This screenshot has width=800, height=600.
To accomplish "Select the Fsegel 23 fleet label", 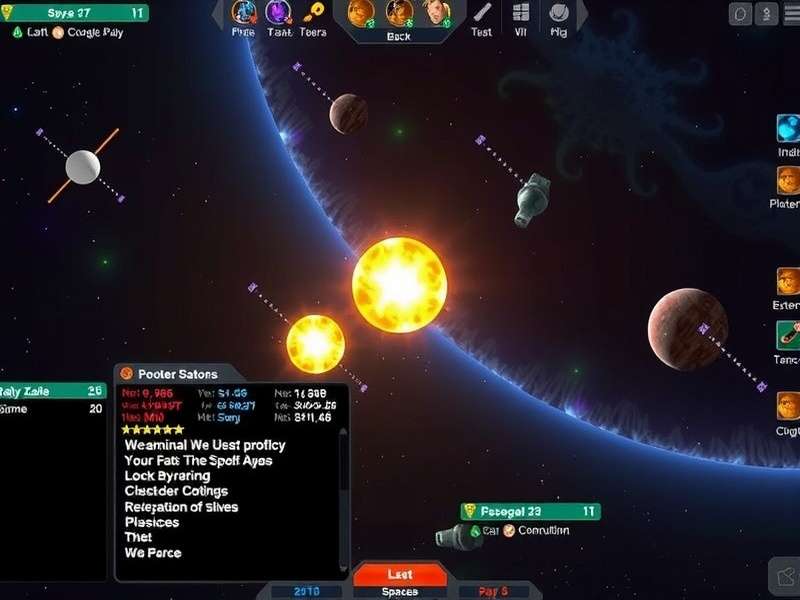I will pyautogui.click(x=530, y=511).
